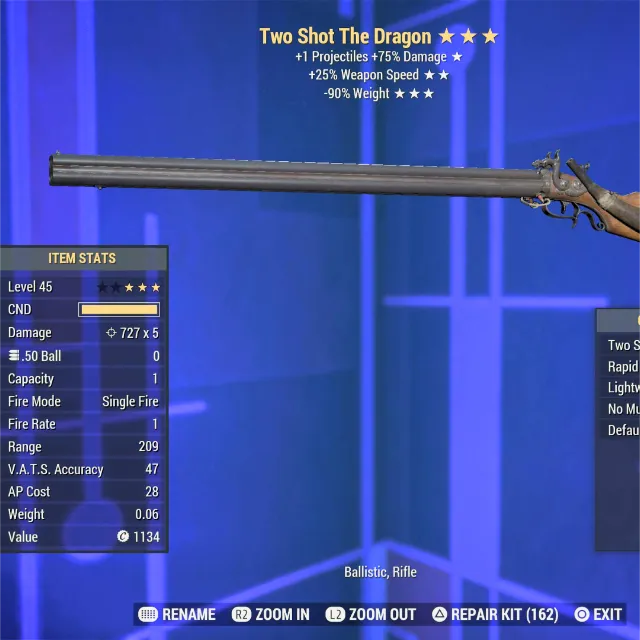Click the Zoom In label

point(274,614)
